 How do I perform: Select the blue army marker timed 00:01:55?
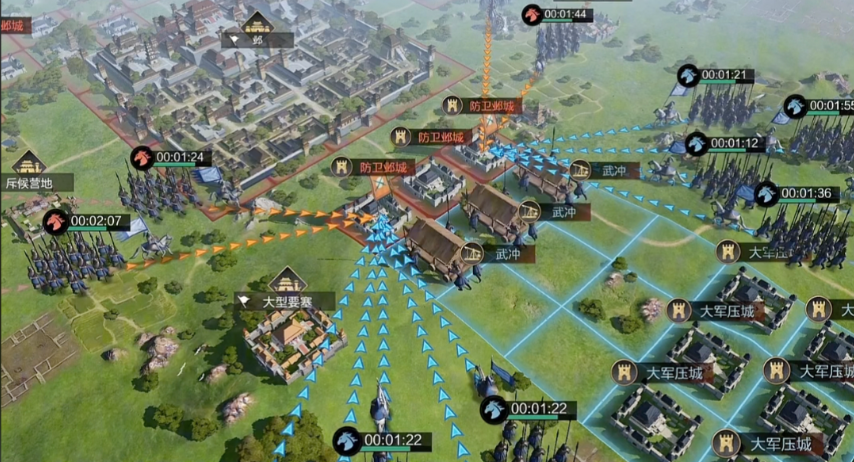pyautogui.click(x=796, y=106)
